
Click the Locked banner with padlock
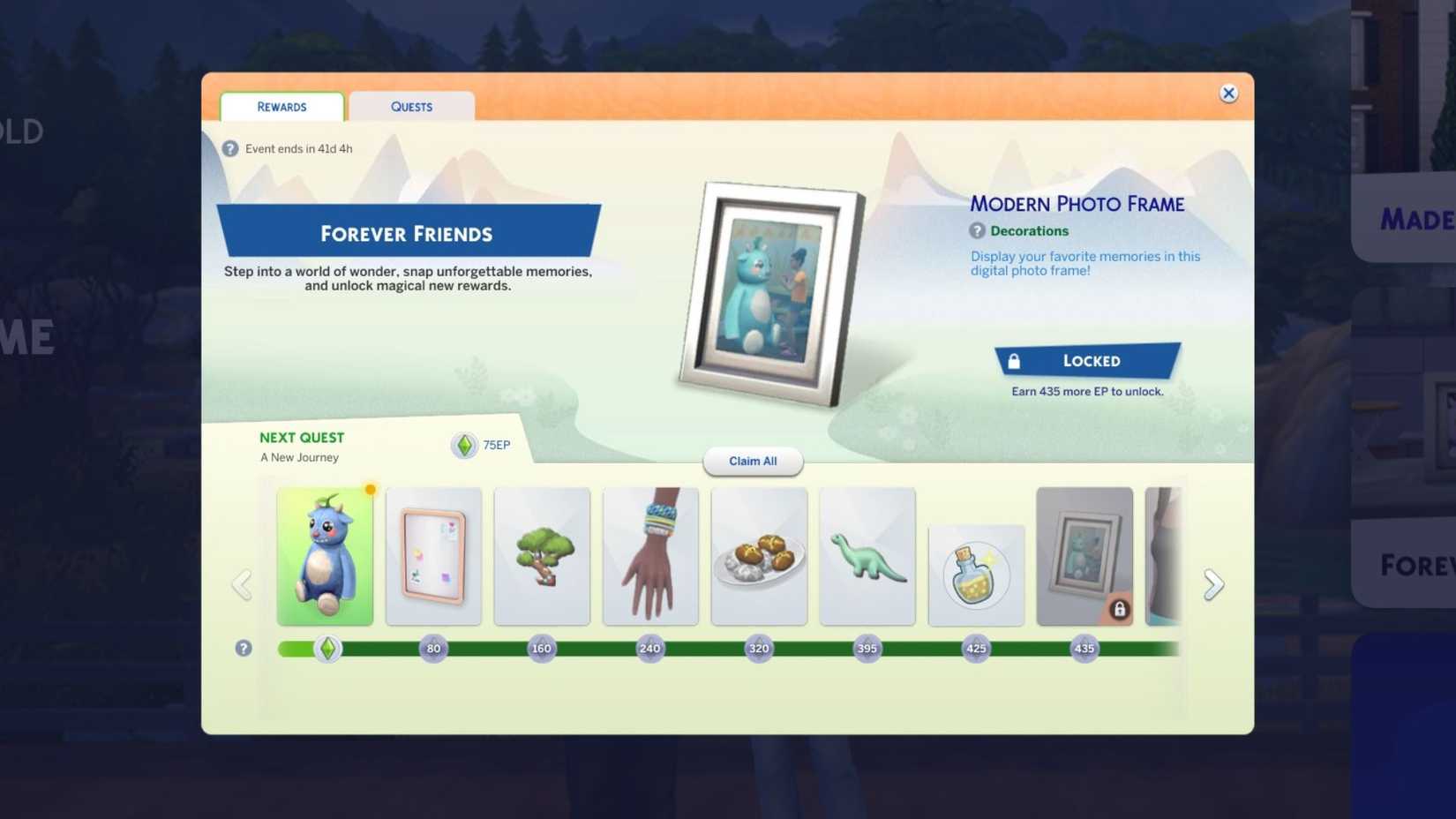[1088, 361]
